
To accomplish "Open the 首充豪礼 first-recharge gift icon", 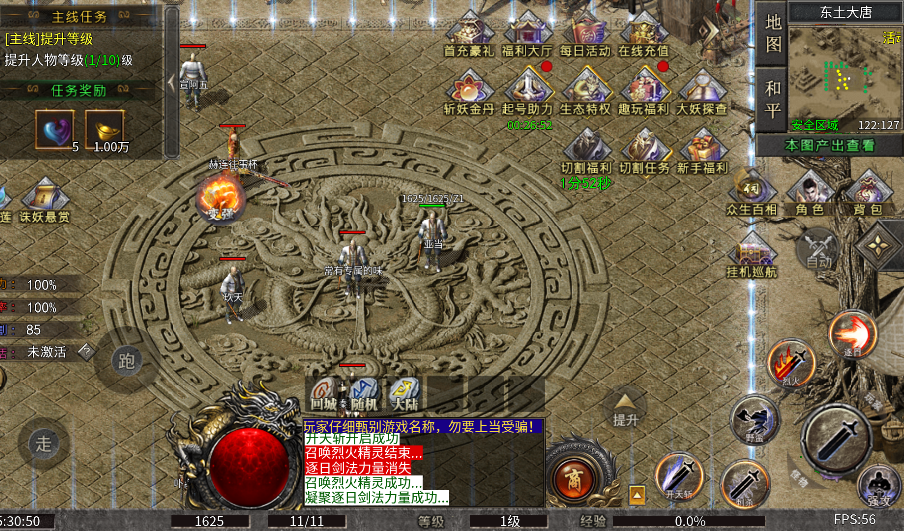I will [470, 33].
